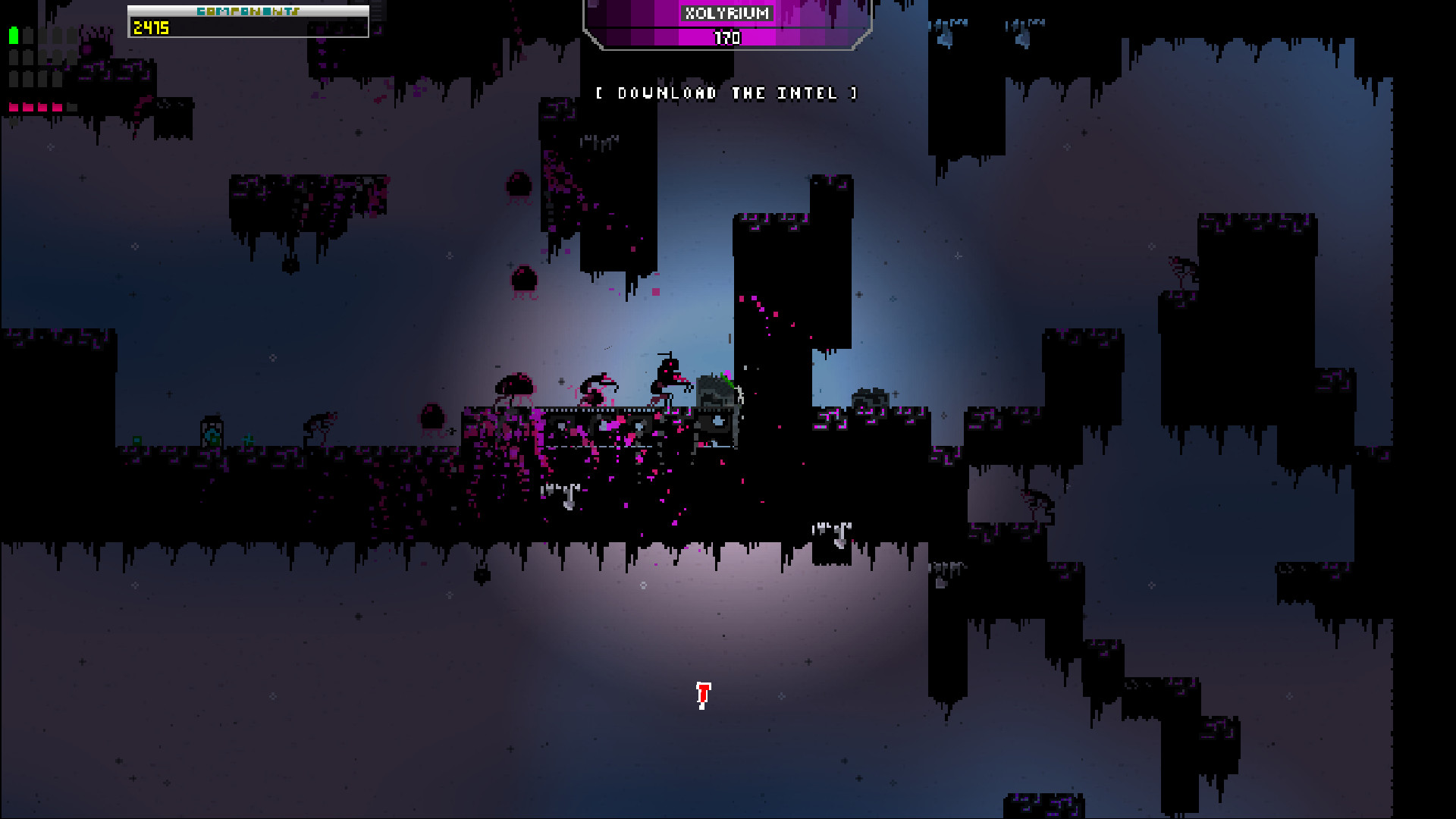Viewport: 1456px width, 819px height.
Task: Click the DOWNLOAD THE INTEL objective text
Action: [726, 93]
